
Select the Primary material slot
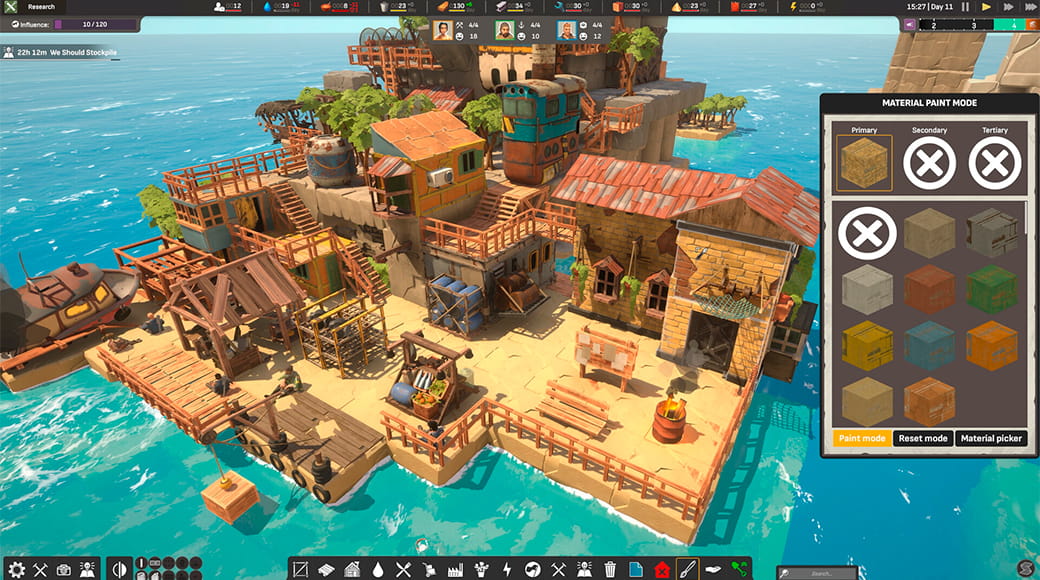[x=864, y=163]
